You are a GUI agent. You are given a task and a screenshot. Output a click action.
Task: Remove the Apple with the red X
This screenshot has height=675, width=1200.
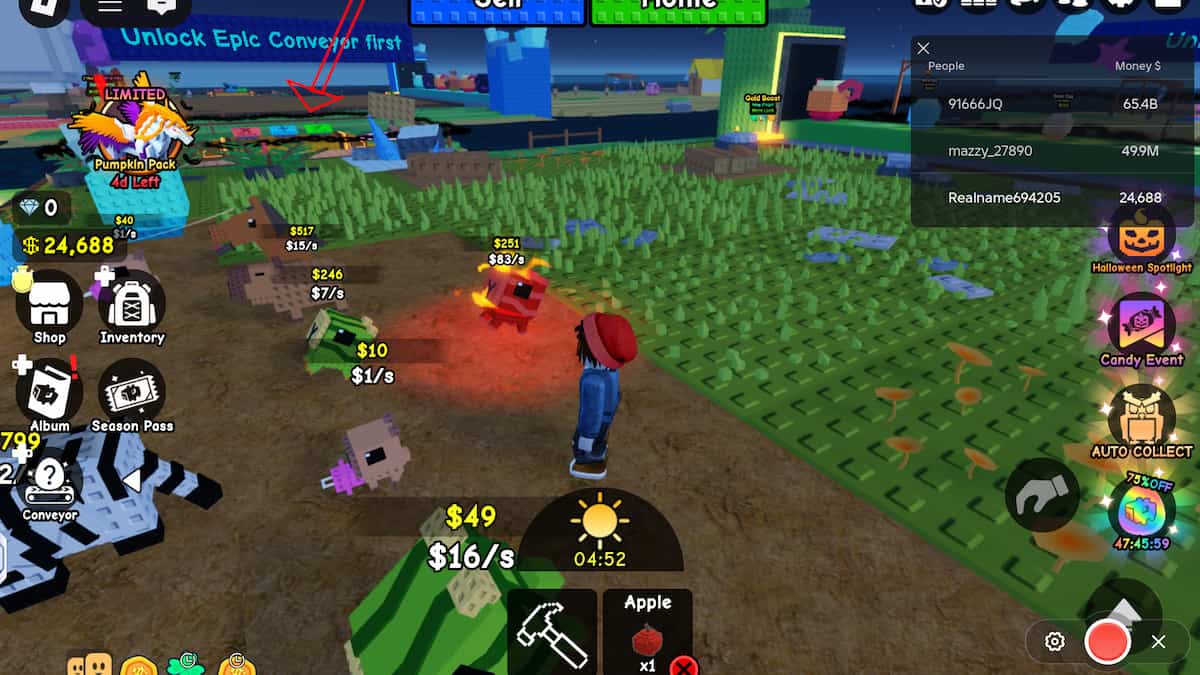683,666
